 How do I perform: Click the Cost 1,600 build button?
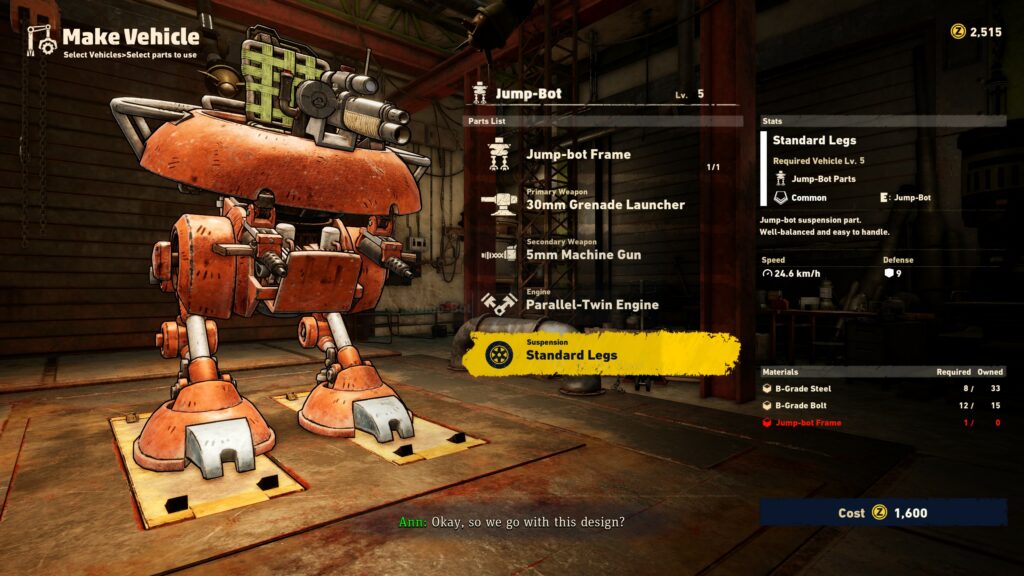882,513
